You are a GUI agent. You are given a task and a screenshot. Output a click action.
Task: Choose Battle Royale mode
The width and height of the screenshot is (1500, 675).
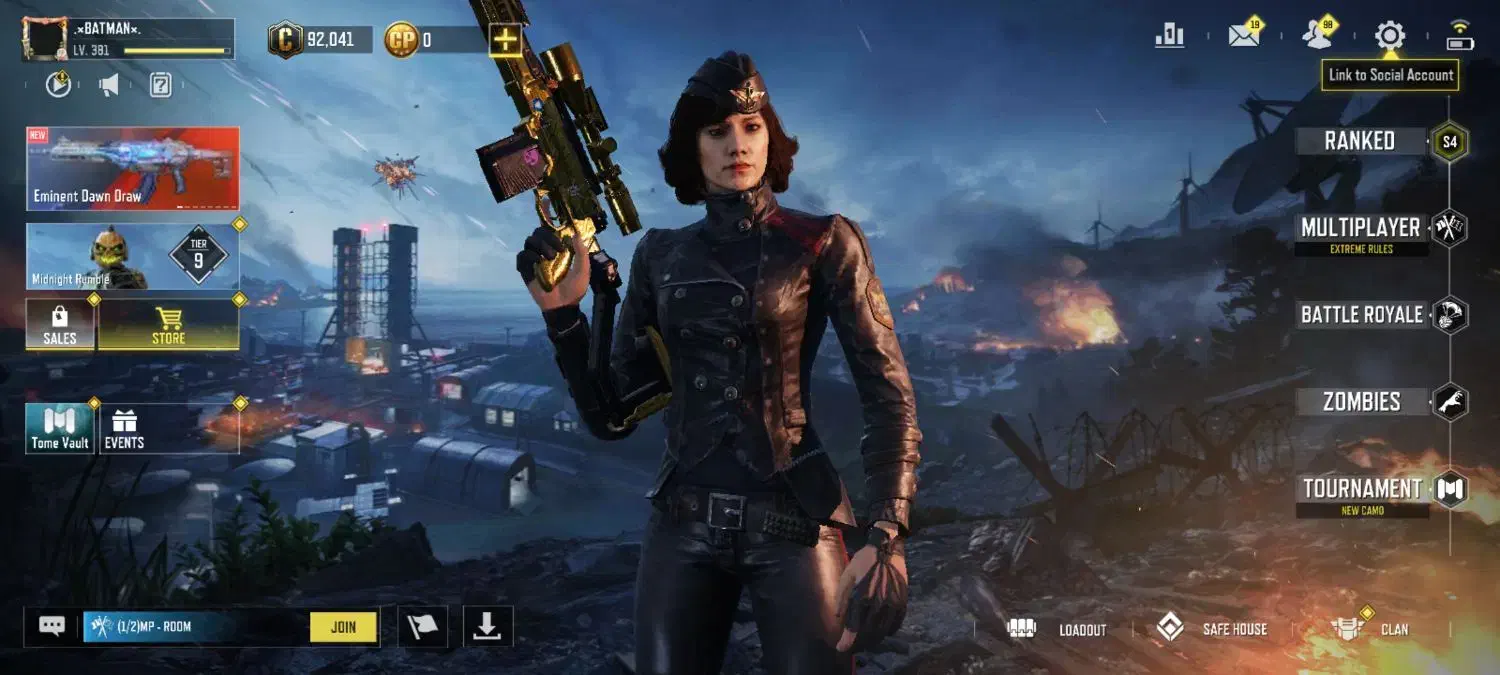[x=1362, y=315]
